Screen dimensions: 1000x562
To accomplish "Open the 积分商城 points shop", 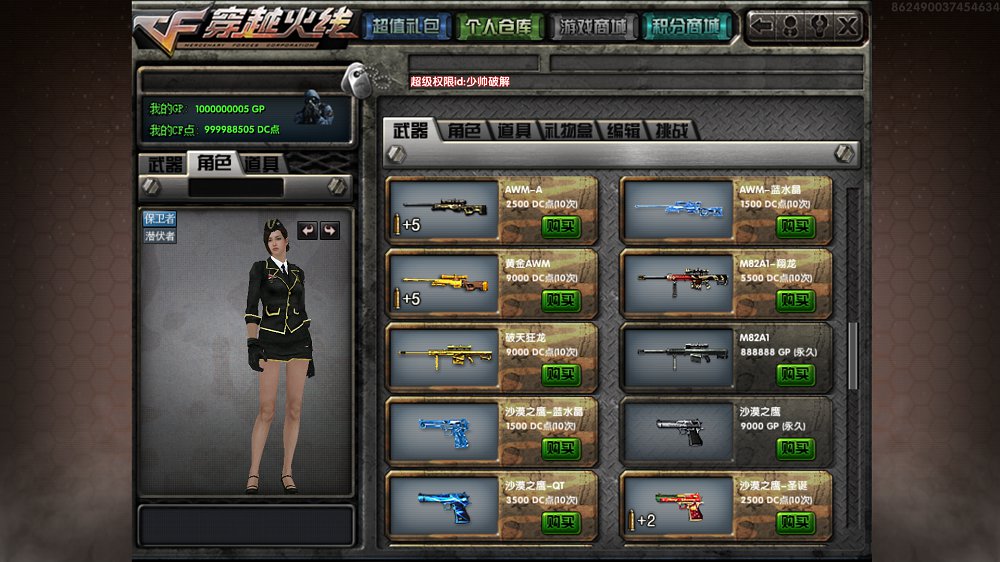I will pyautogui.click(x=687, y=26).
